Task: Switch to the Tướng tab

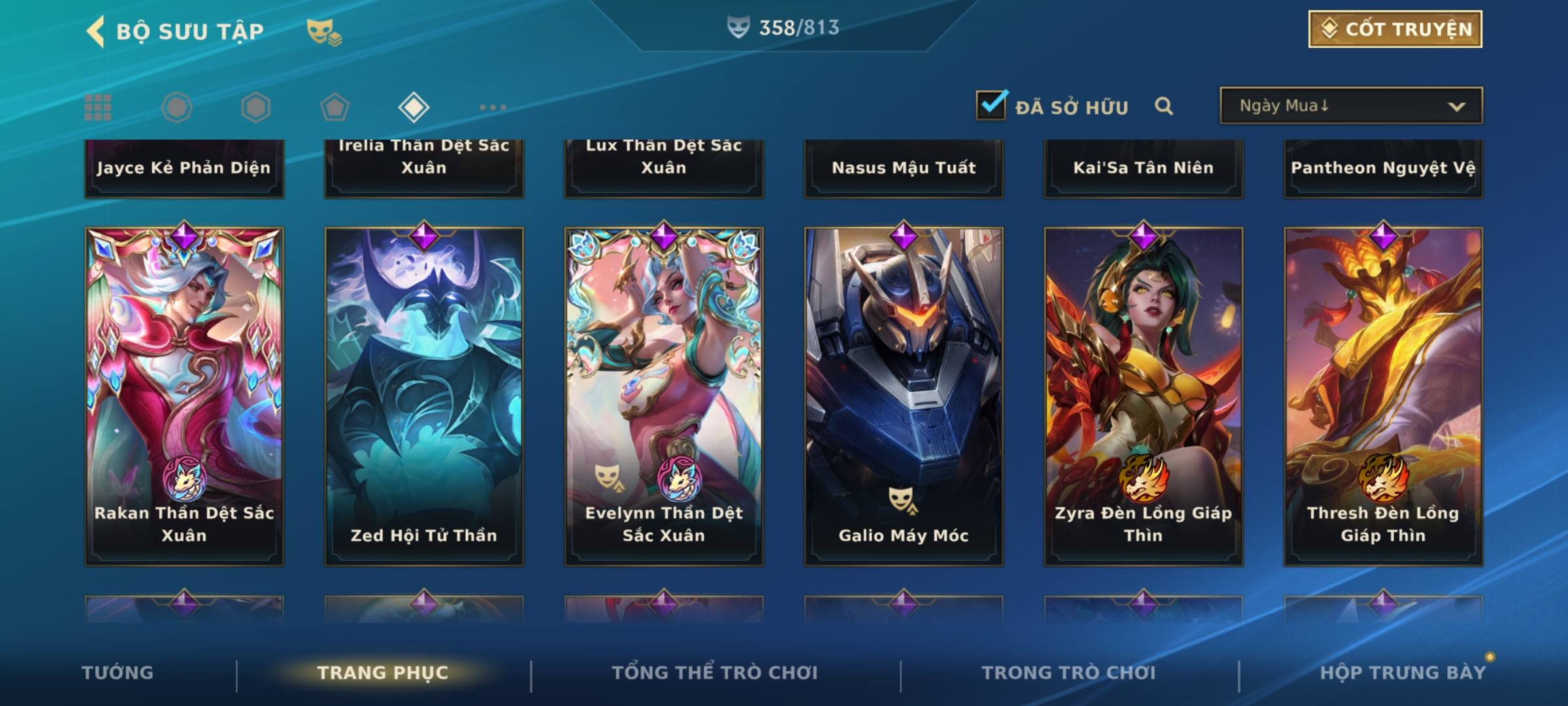Action: click(118, 673)
